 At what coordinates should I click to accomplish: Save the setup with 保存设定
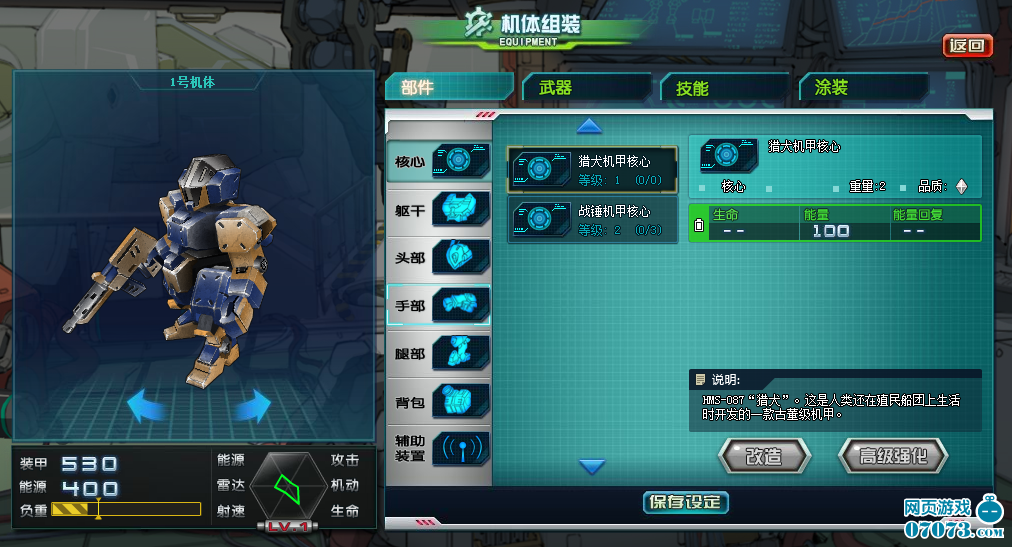click(x=685, y=502)
